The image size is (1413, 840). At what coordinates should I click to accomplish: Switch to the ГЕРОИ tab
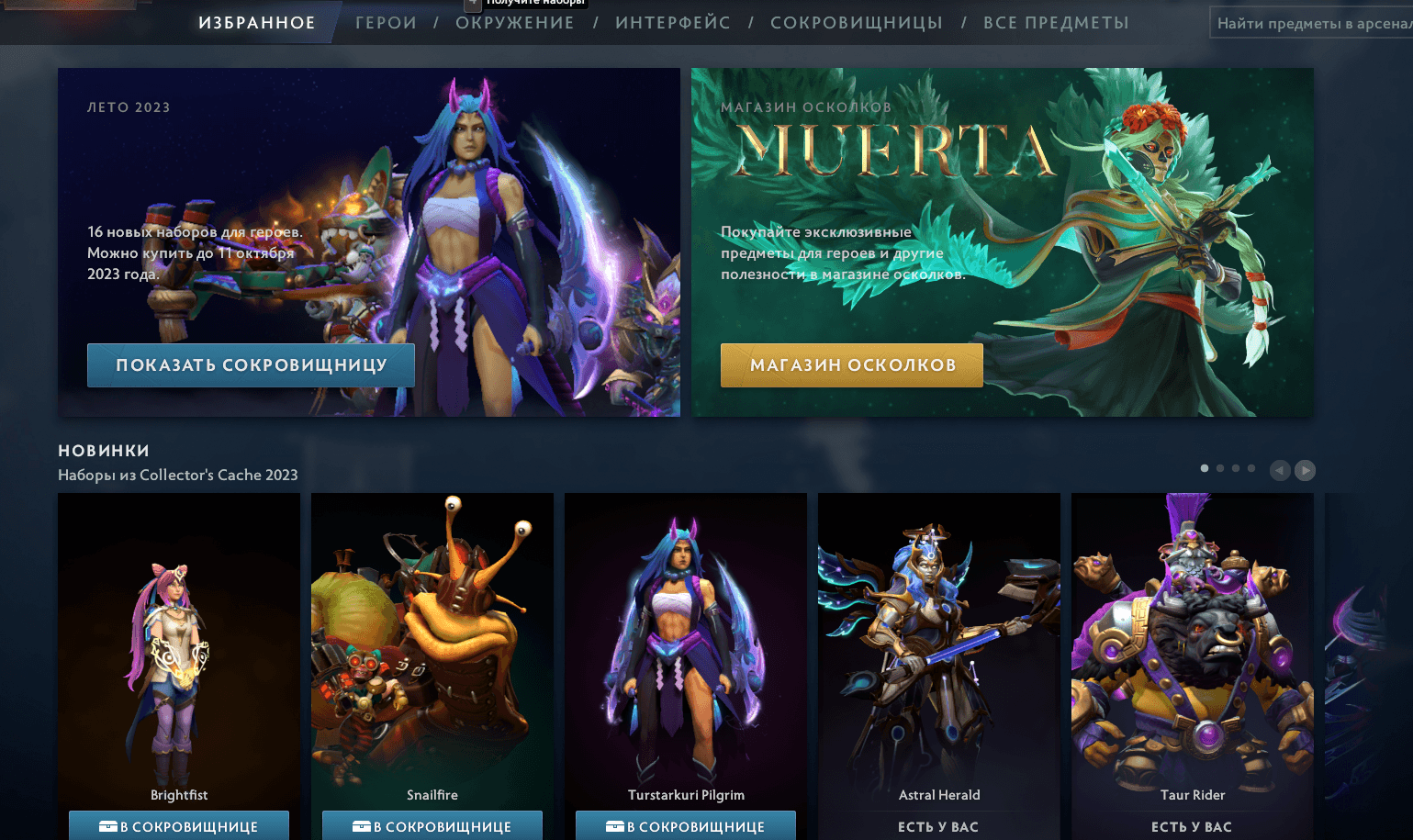[x=386, y=22]
